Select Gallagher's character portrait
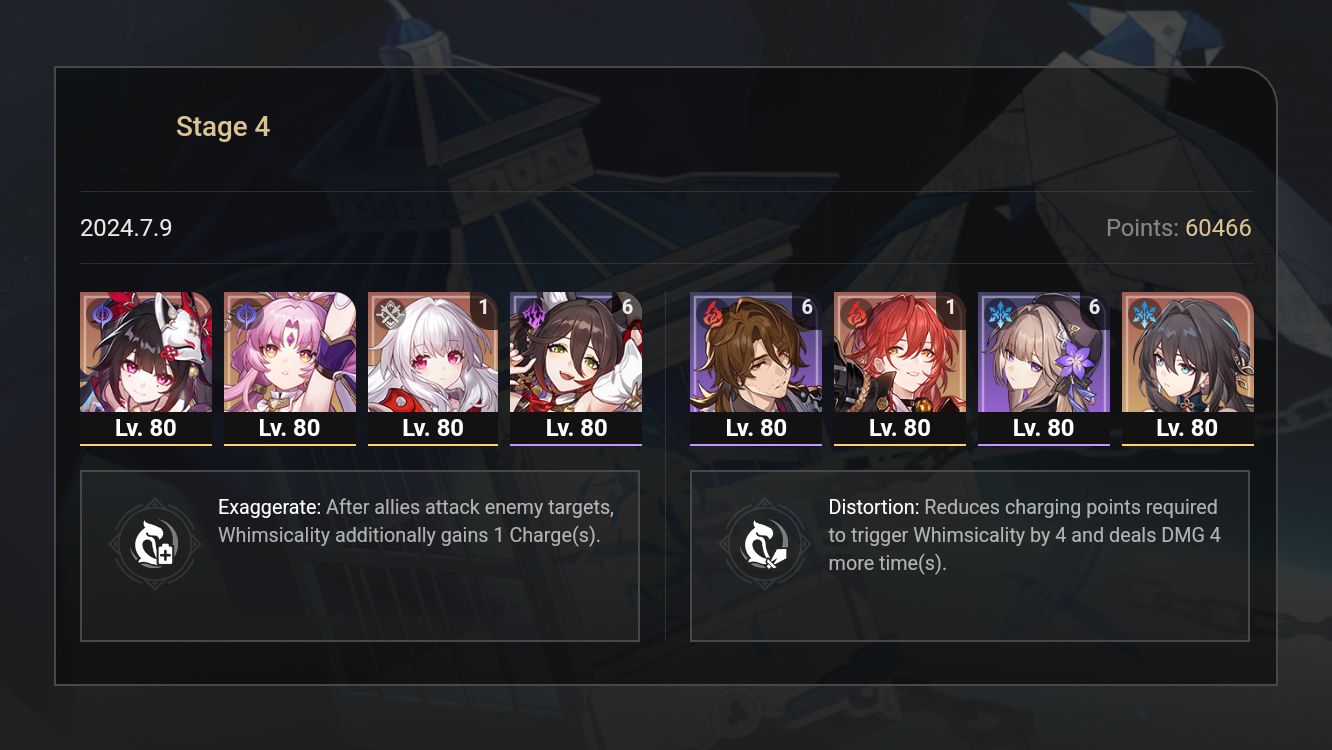1332x750 pixels. click(x=756, y=352)
